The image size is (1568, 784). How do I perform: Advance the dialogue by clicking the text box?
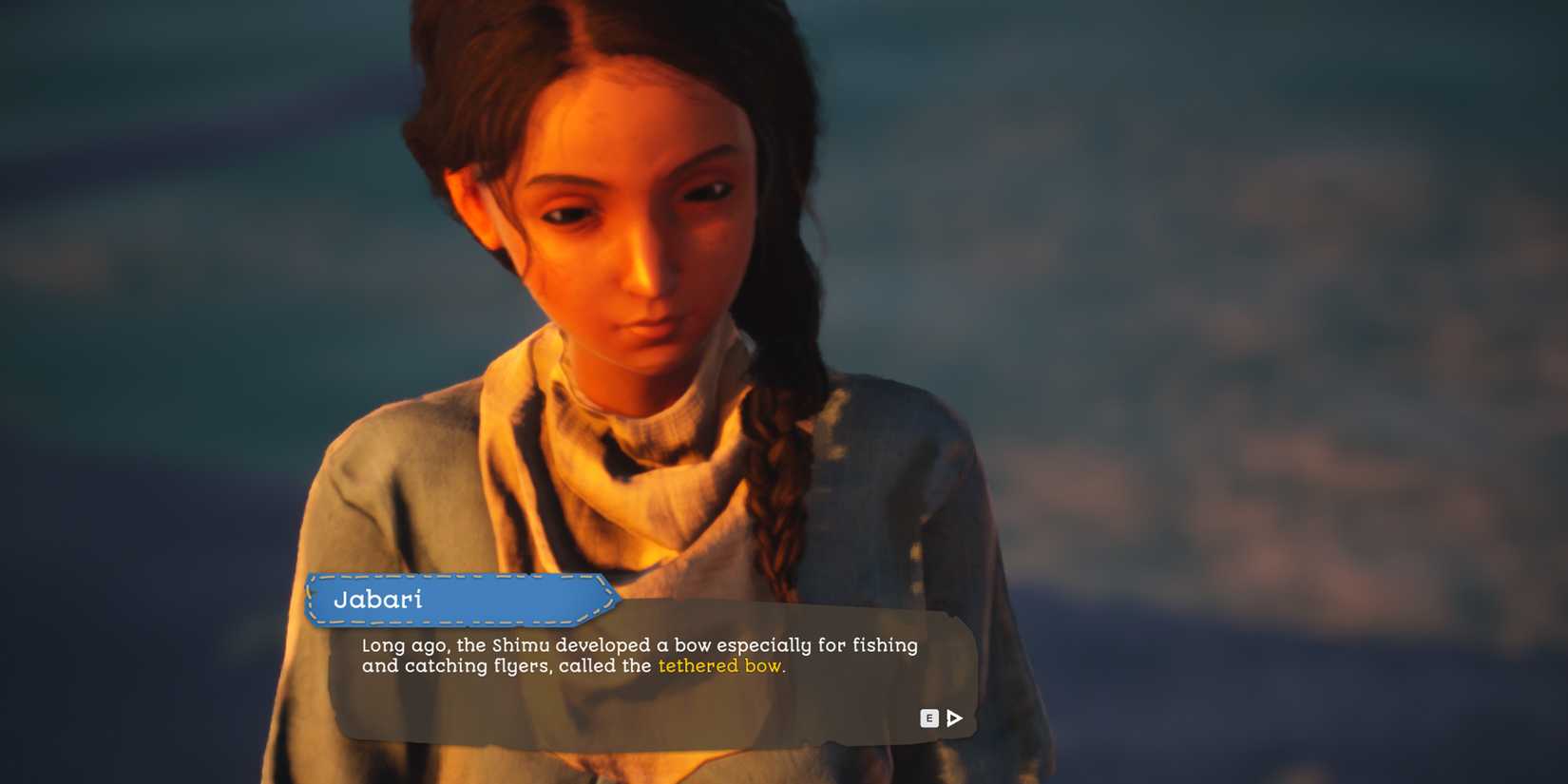point(656,675)
